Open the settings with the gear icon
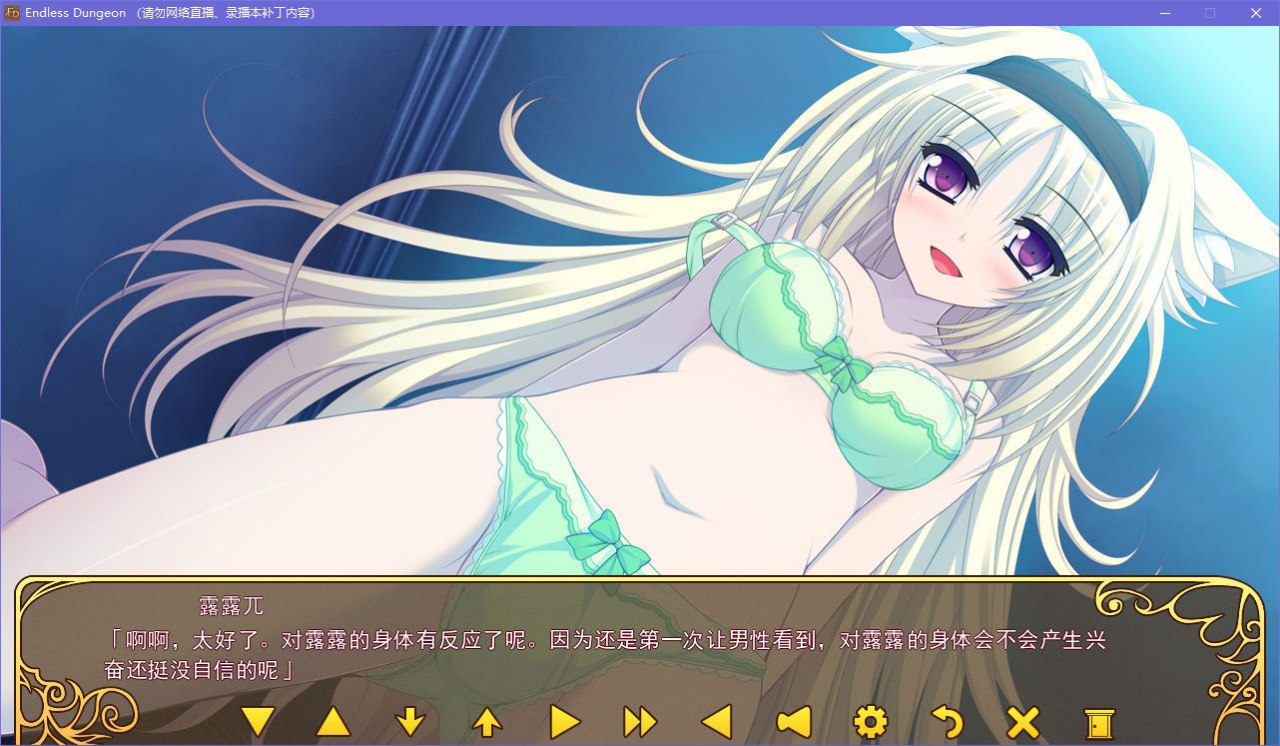The image size is (1280, 746). point(870,722)
